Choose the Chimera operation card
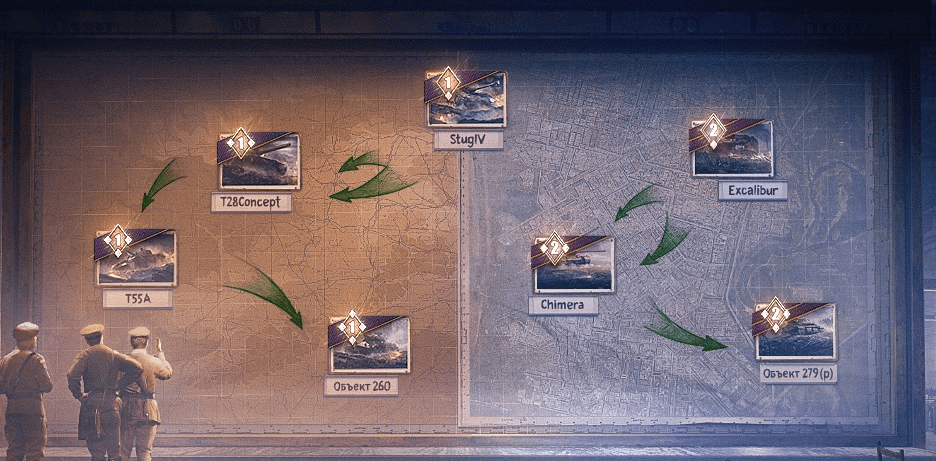 [x=573, y=265]
